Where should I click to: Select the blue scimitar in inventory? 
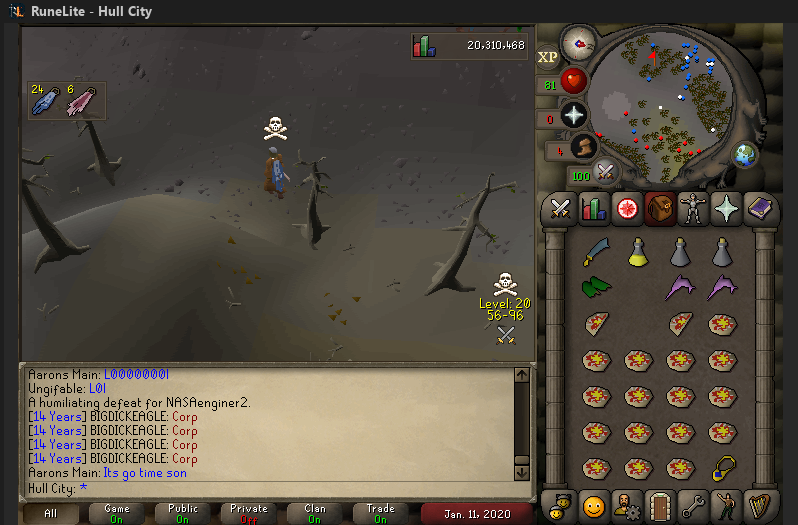(597, 252)
